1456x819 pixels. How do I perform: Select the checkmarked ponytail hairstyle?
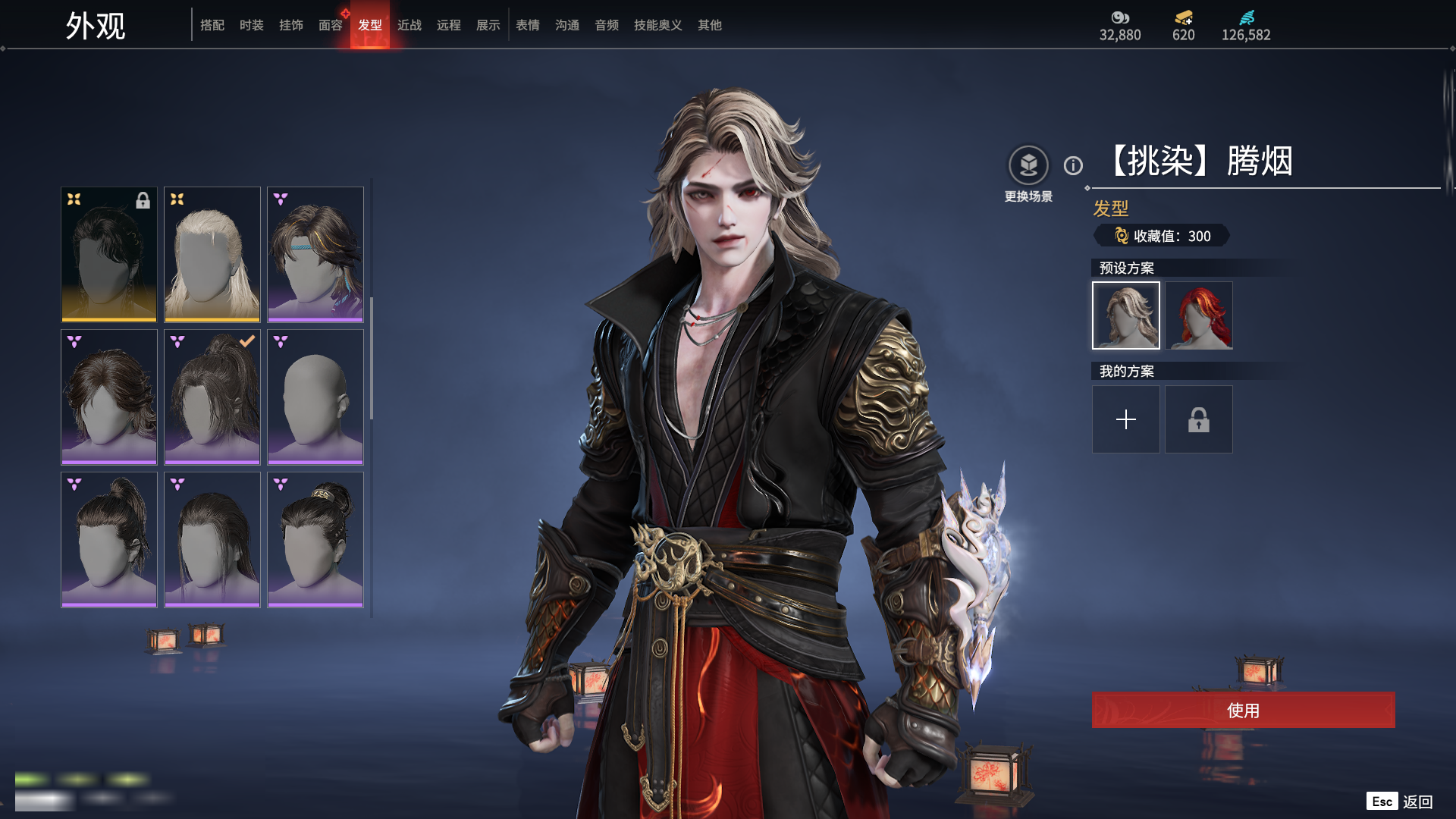pyautogui.click(x=212, y=397)
